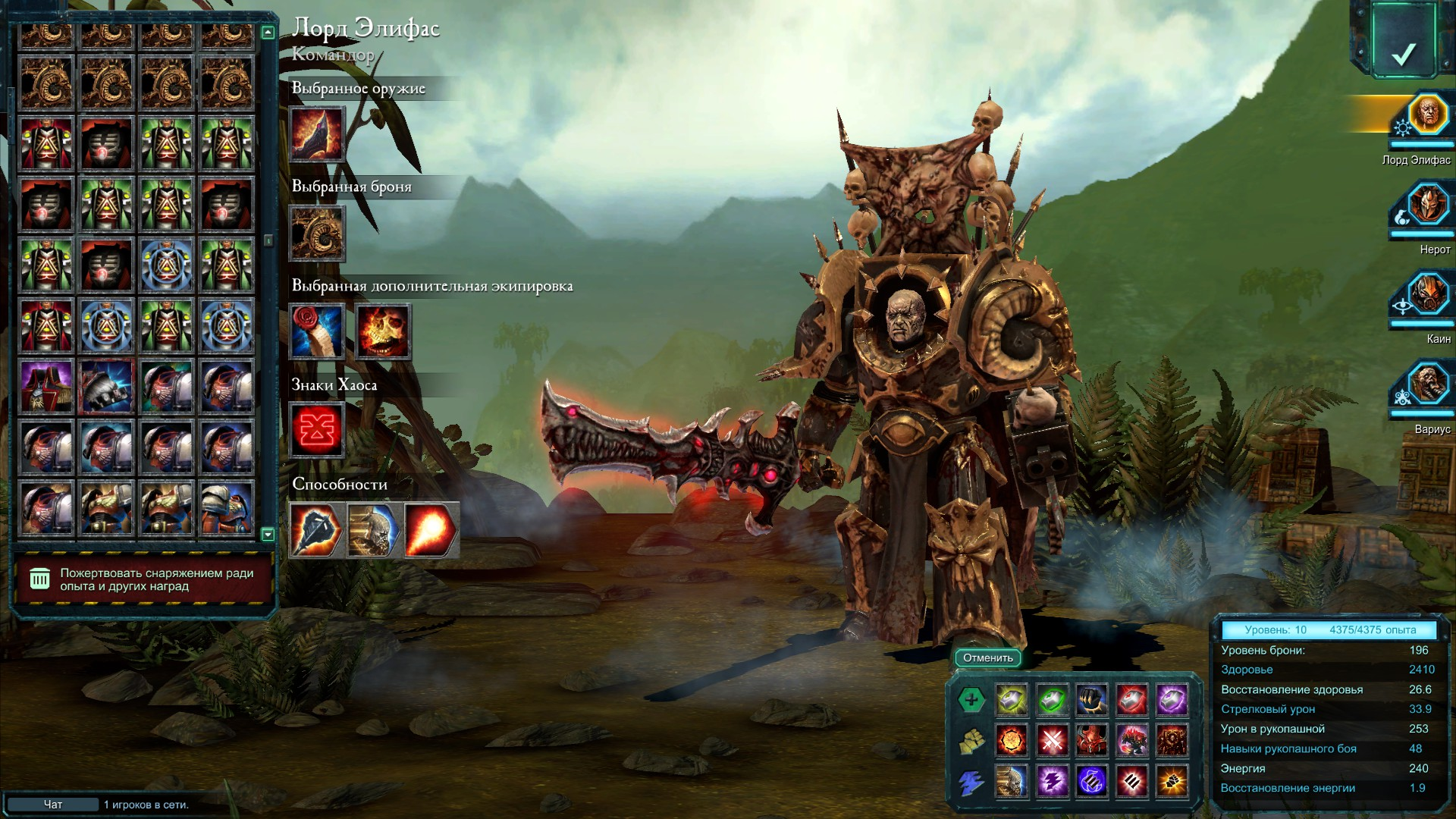This screenshot has height=819, width=1456.
Task: Choose the mace ability icon
Action: [317, 530]
